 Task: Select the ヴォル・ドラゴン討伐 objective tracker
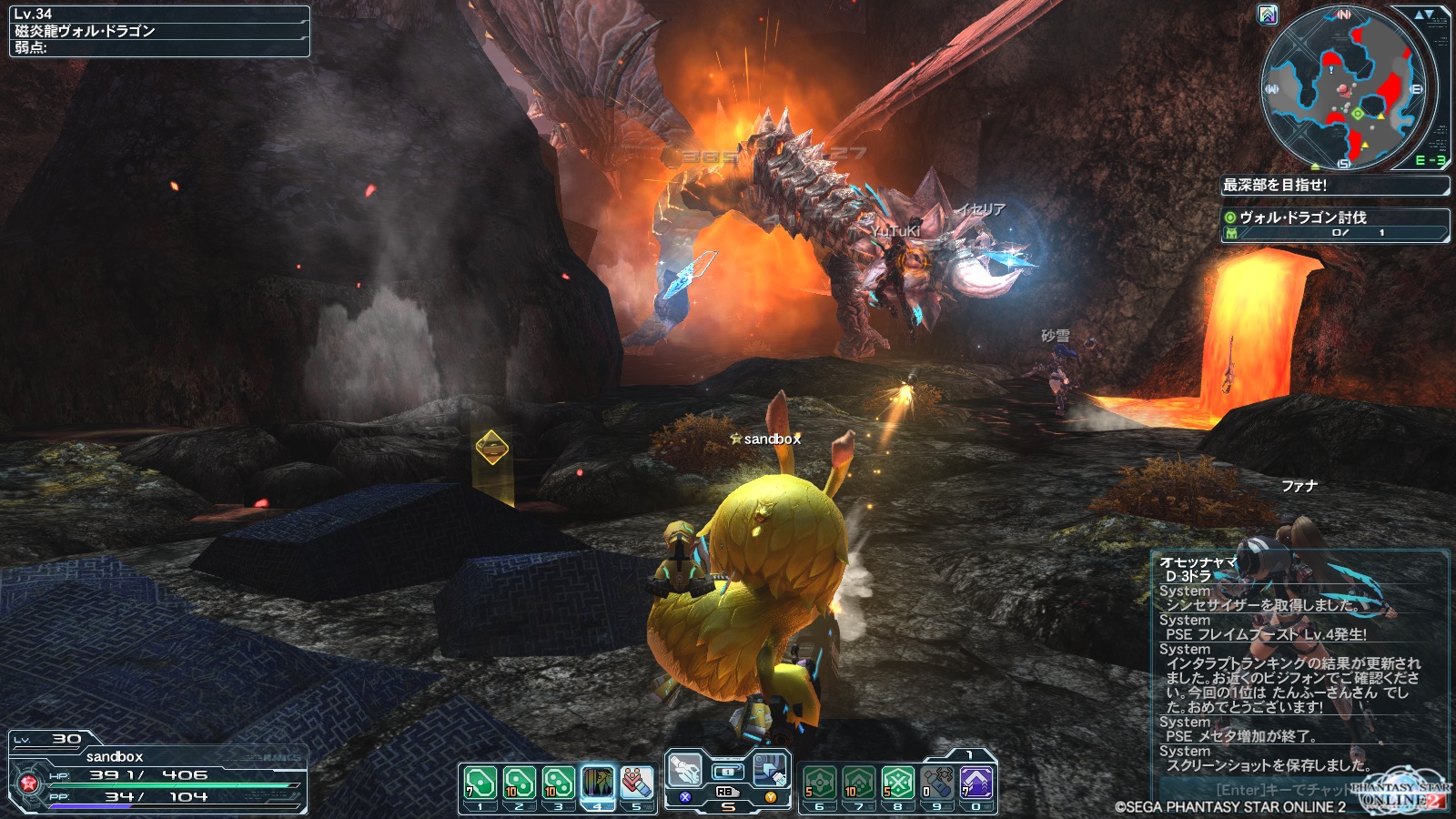pos(1334,224)
